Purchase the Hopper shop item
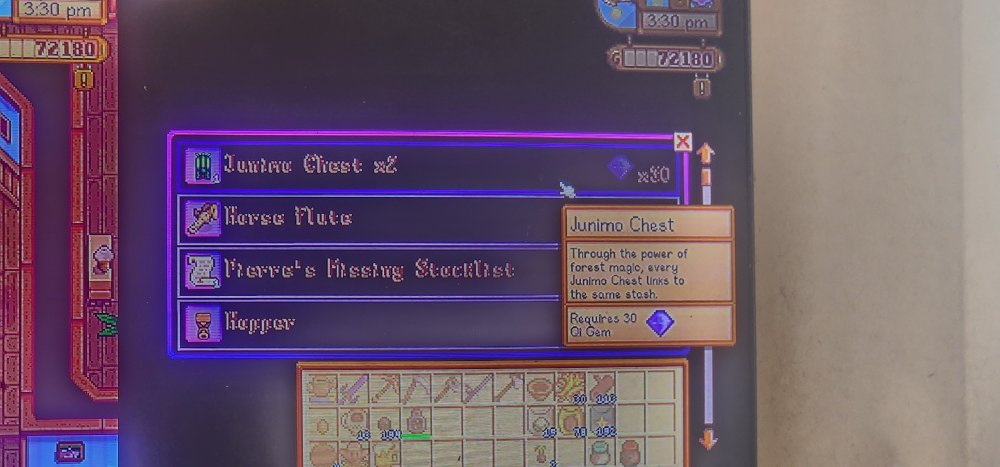The image size is (1000, 467). (370, 324)
